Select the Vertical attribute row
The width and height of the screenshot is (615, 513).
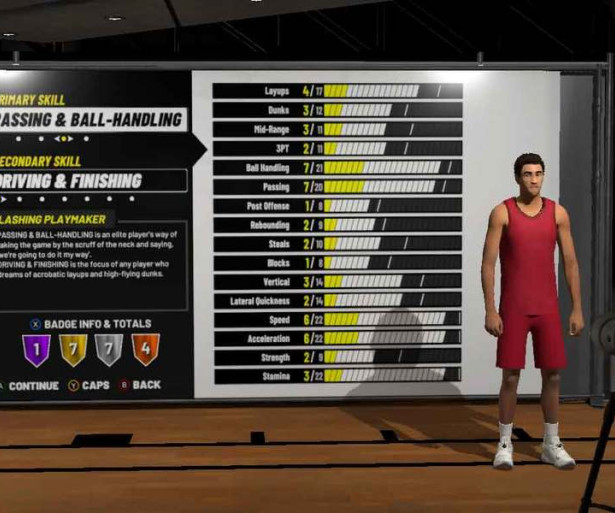tap(337, 281)
